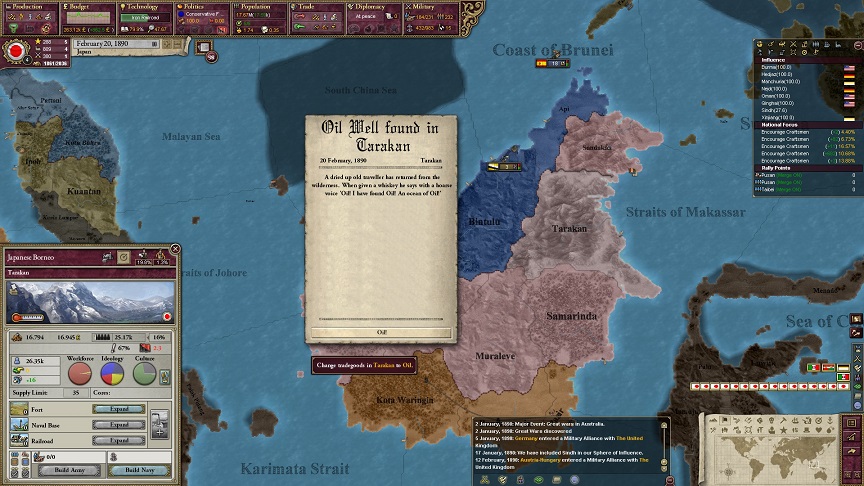Confirm the Oil Well event with the Oil! button
Screen dimensions: 864x486
coord(381,332)
